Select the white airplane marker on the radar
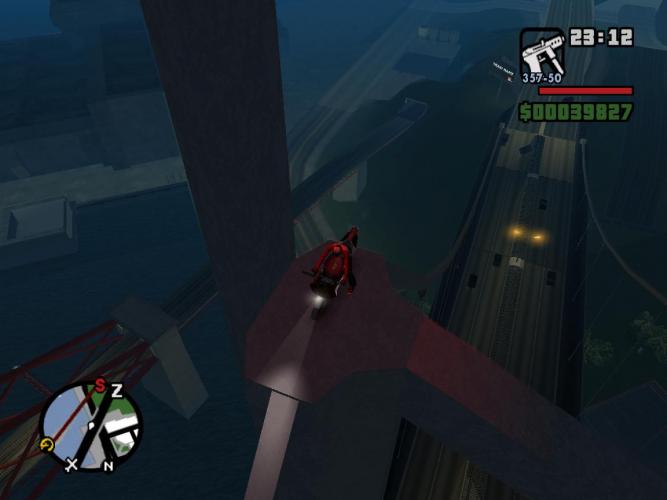This screenshot has width=667, height=500. 71,464
